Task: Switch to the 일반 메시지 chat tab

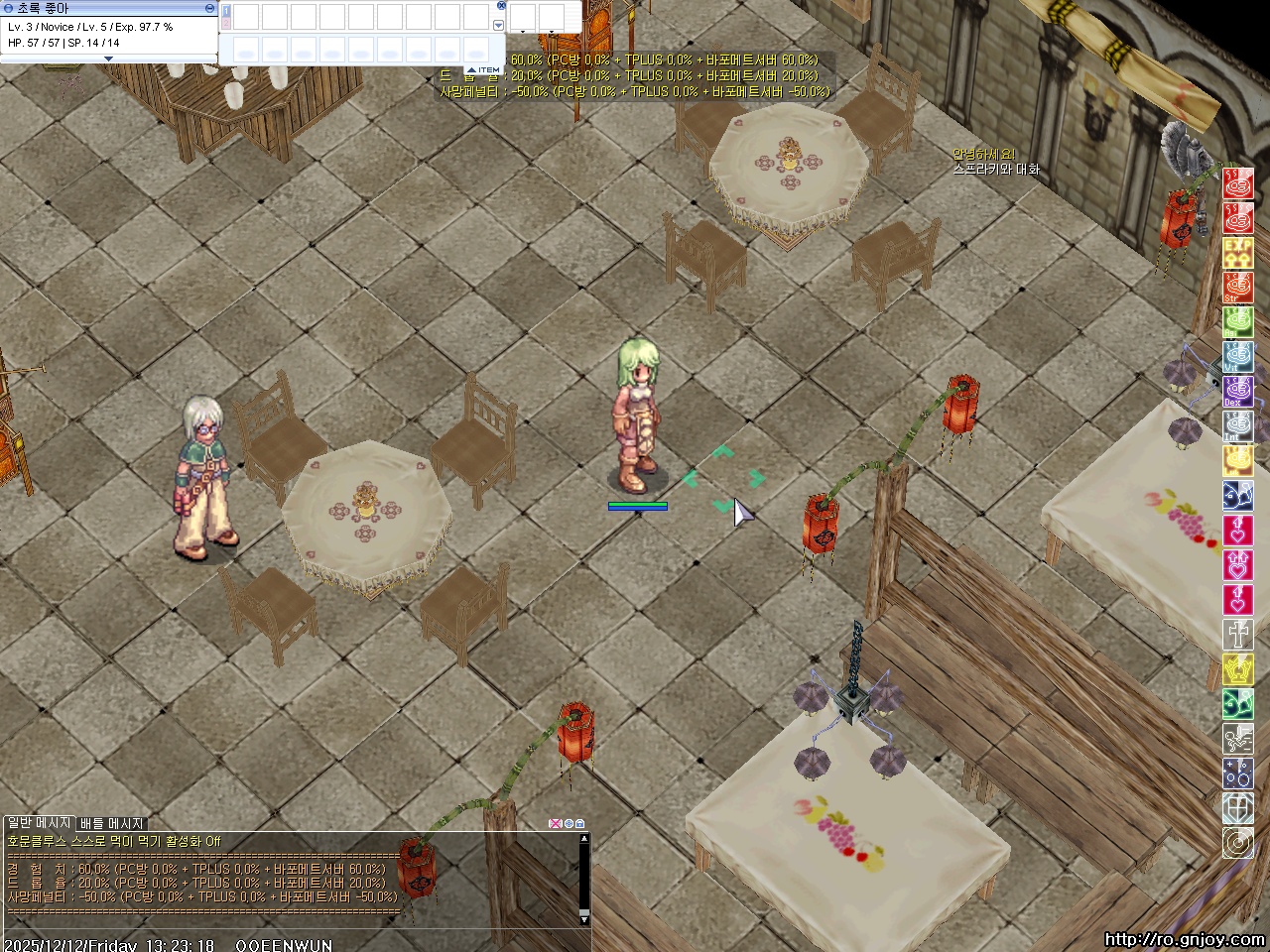Action: (40, 823)
